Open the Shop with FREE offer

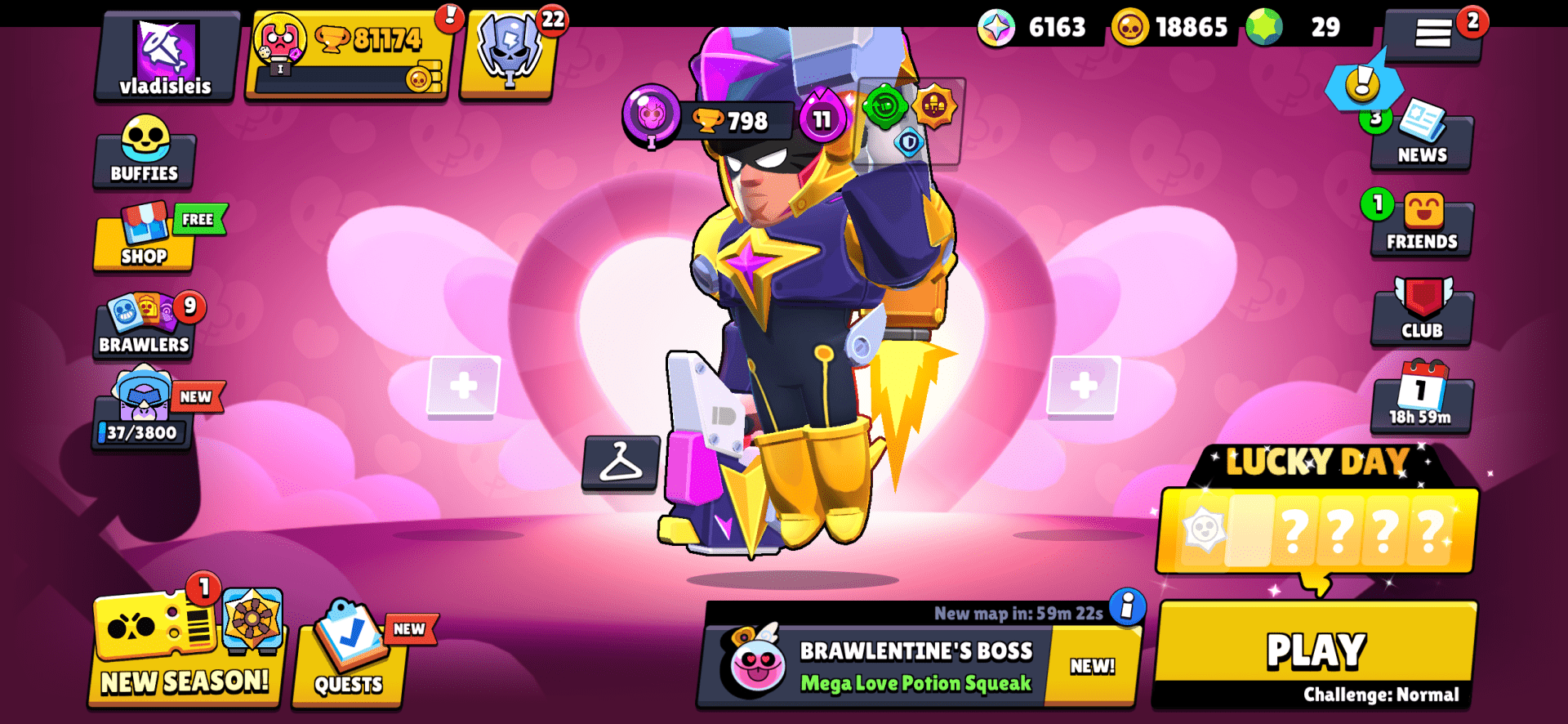click(144, 241)
